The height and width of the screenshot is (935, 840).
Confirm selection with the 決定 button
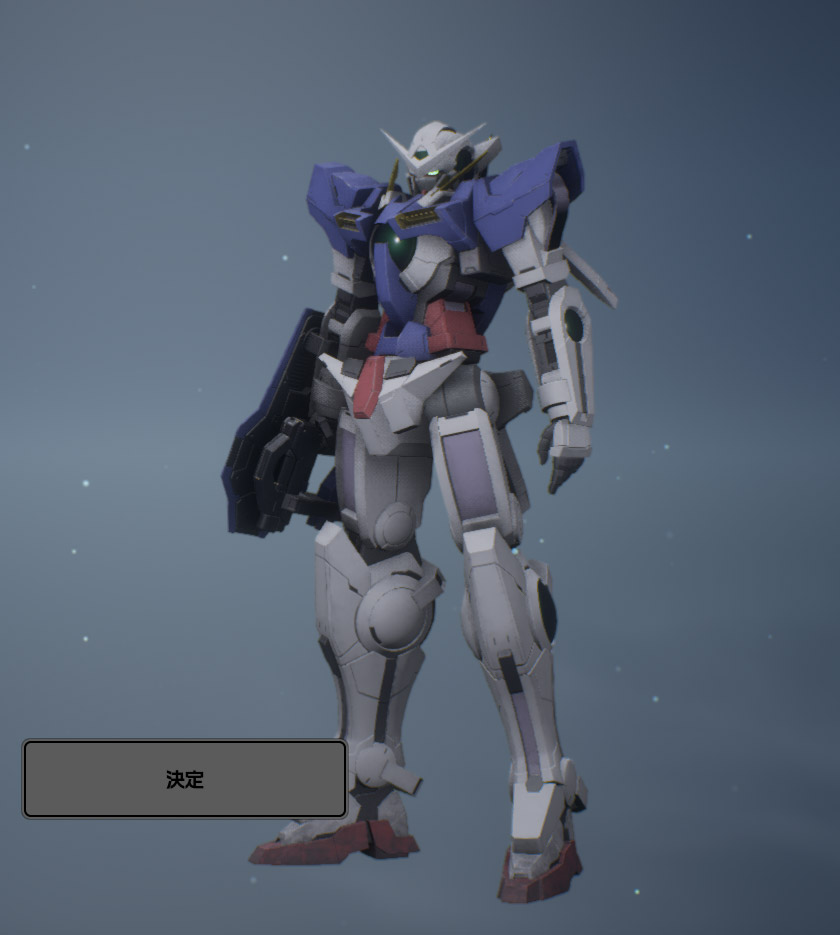tap(185, 779)
